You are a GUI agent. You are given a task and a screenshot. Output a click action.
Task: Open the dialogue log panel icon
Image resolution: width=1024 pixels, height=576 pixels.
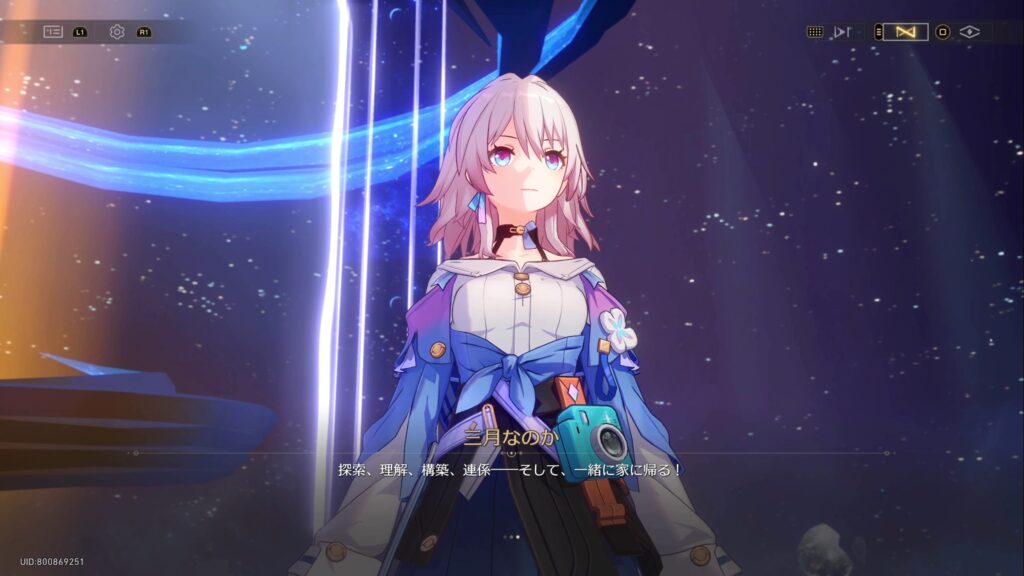(53, 32)
